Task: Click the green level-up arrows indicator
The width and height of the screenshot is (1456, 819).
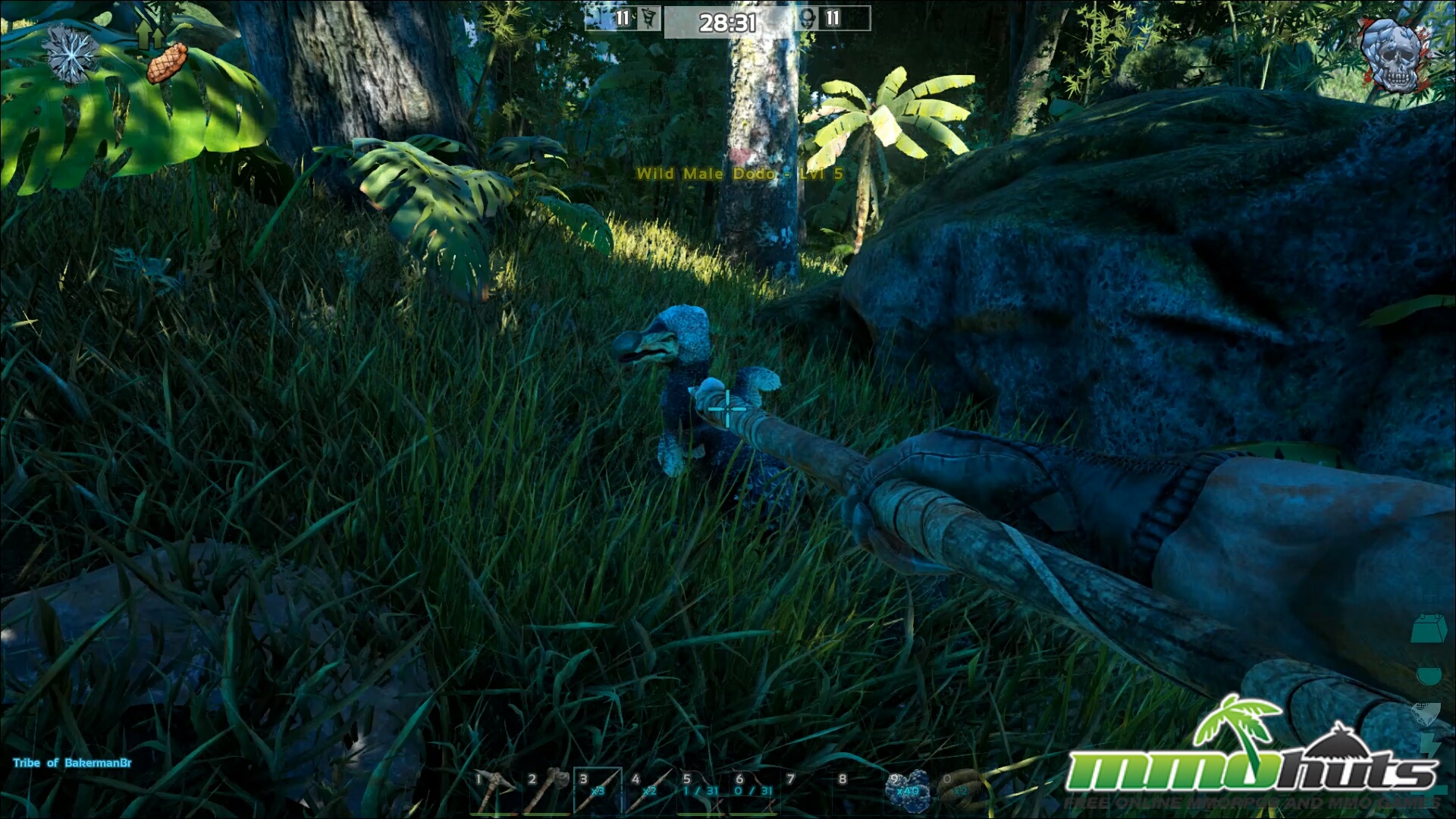Action: coord(150,34)
